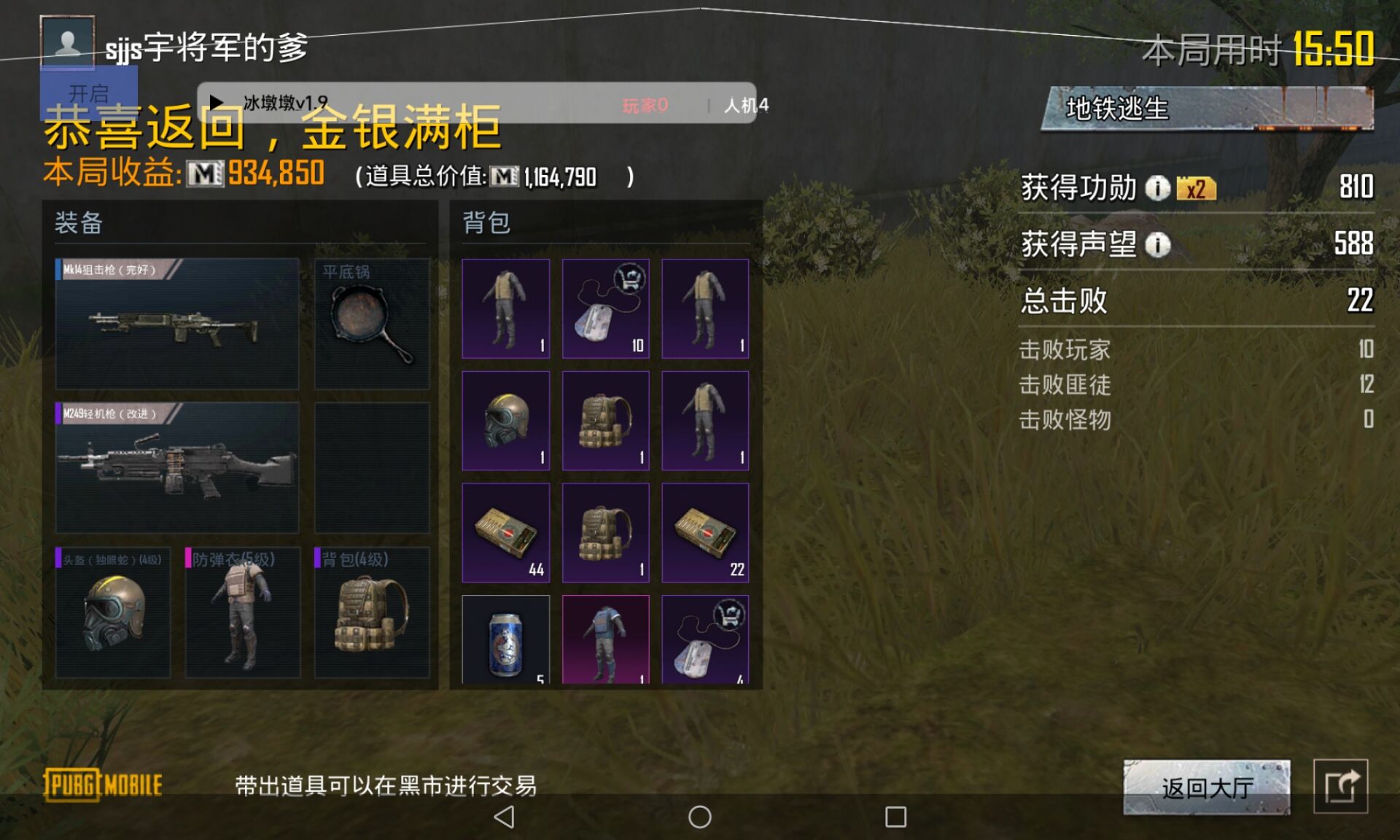
Task: Select the dog tag stack of 10
Action: pos(605,308)
